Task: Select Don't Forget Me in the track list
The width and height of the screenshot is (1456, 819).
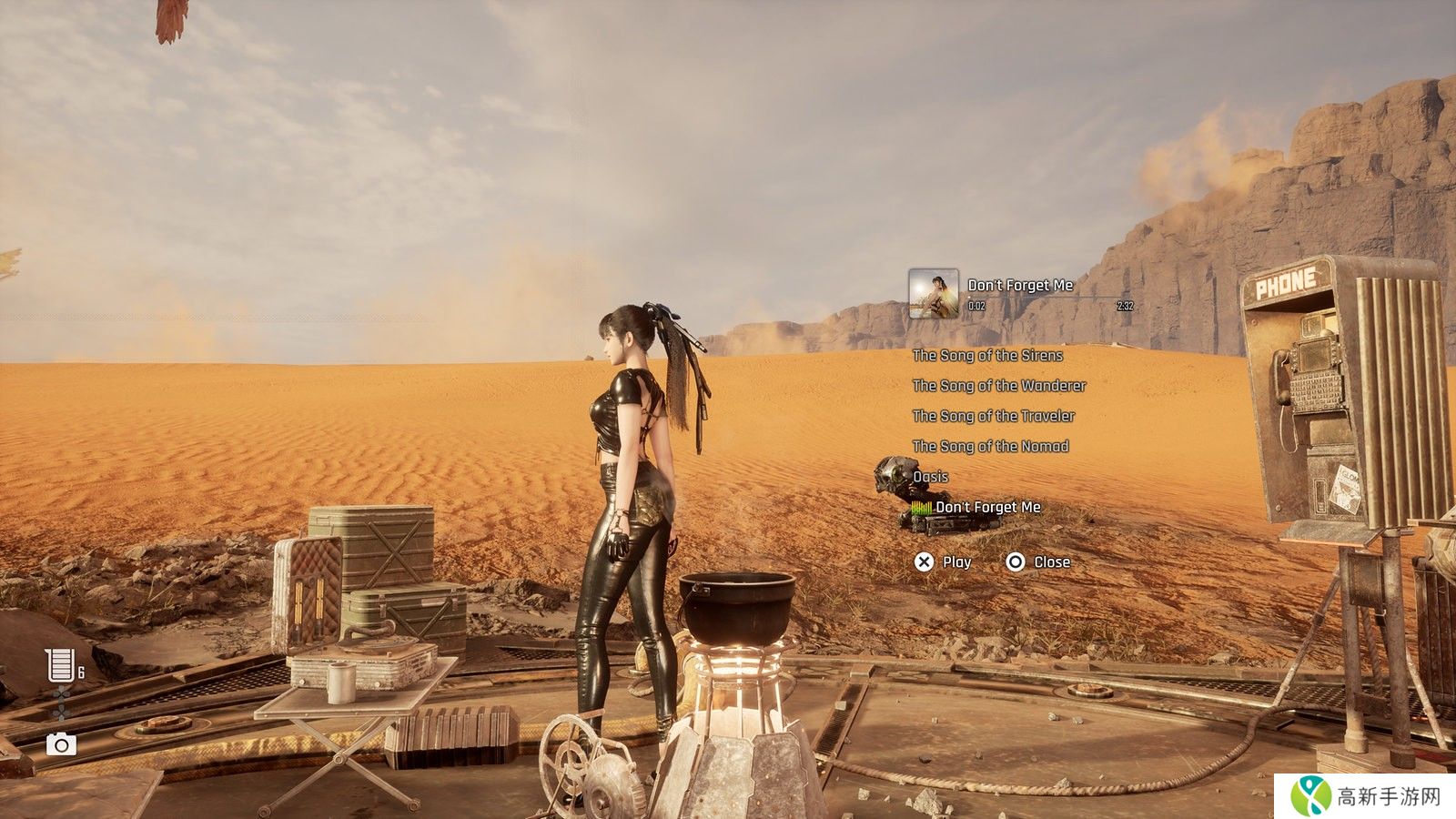Action: (x=987, y=508)
